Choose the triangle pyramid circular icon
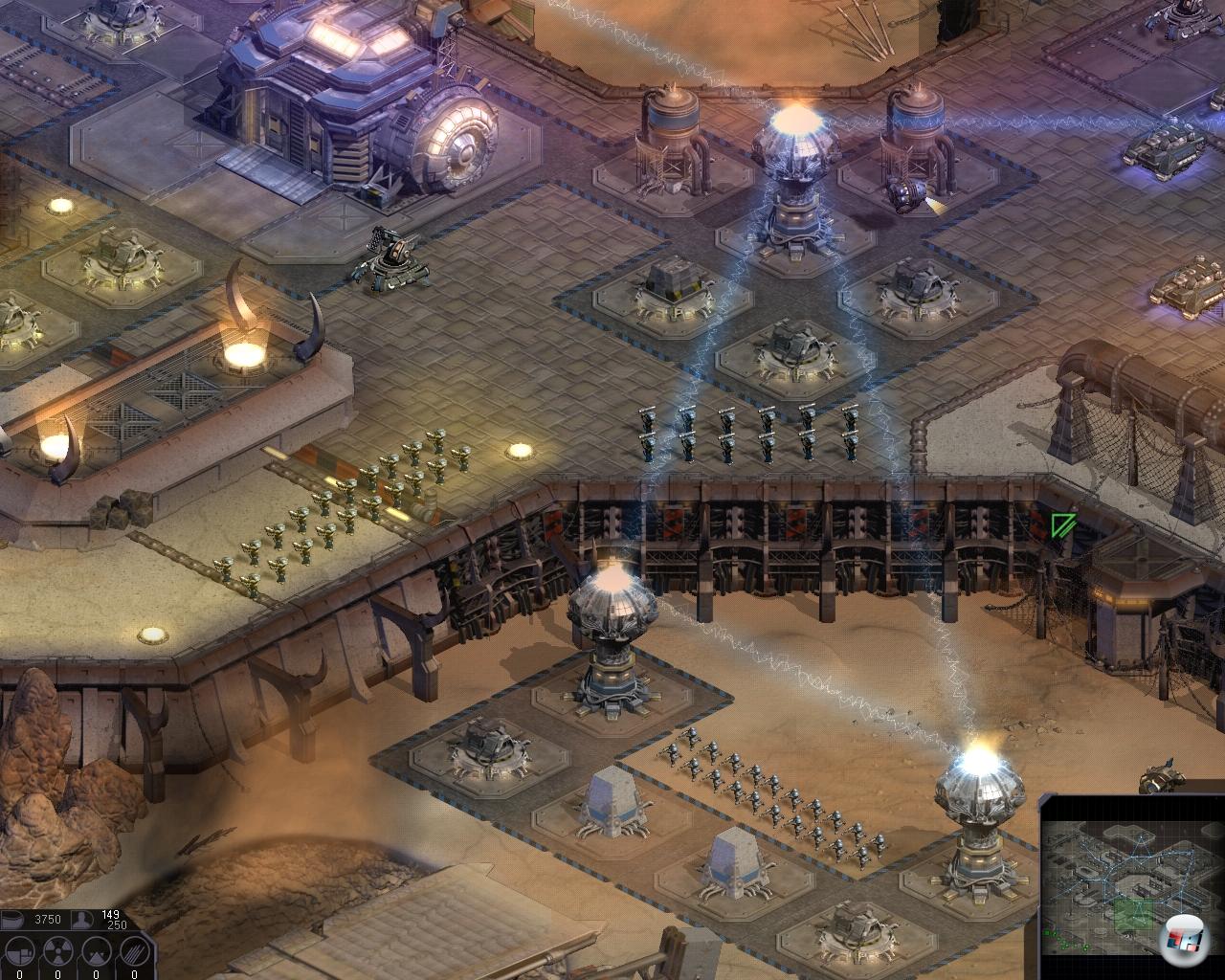The image size is (1225, 980). pos(95,952)
